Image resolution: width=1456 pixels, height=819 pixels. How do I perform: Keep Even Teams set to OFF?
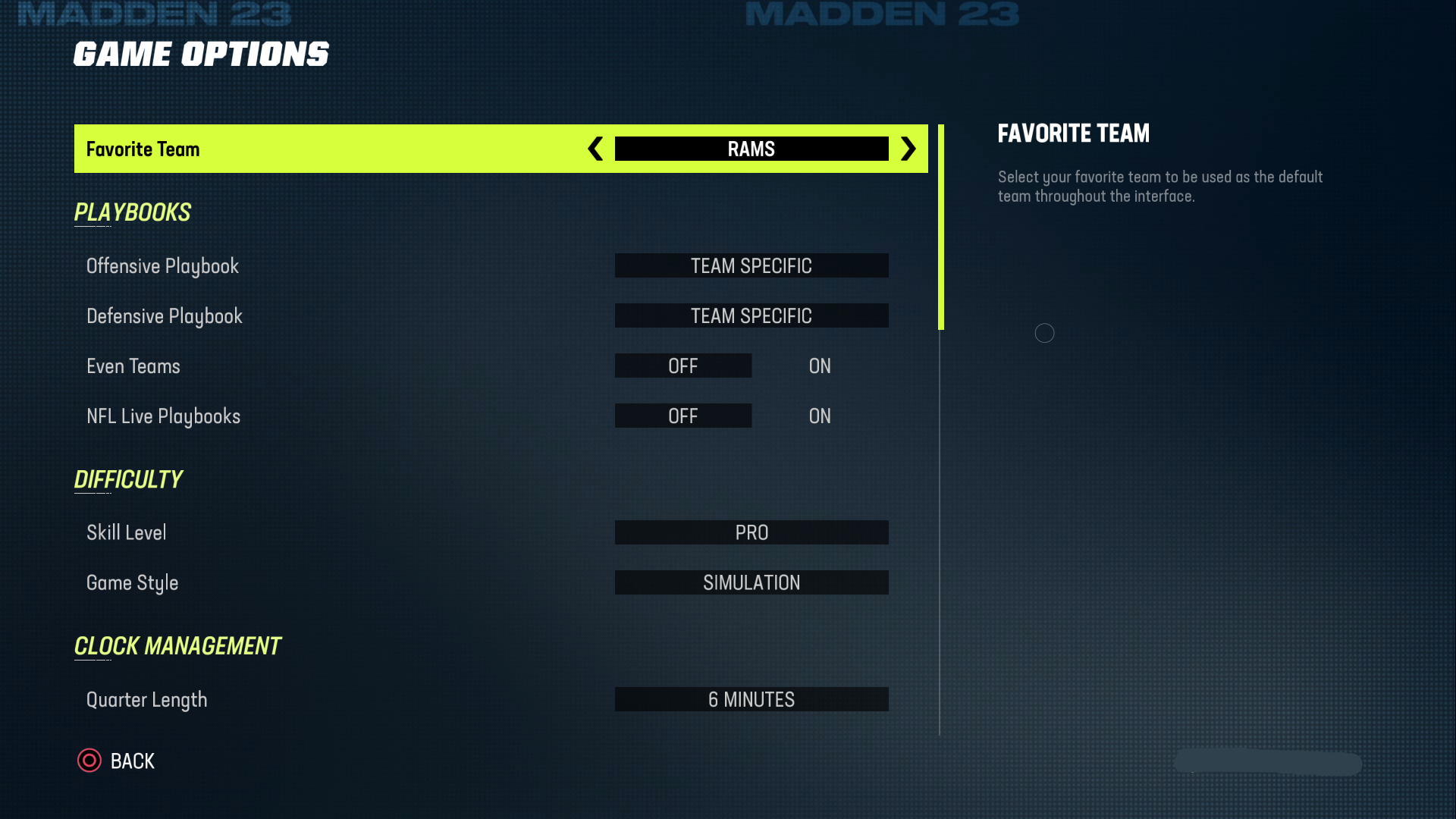[x=682, y=366]
